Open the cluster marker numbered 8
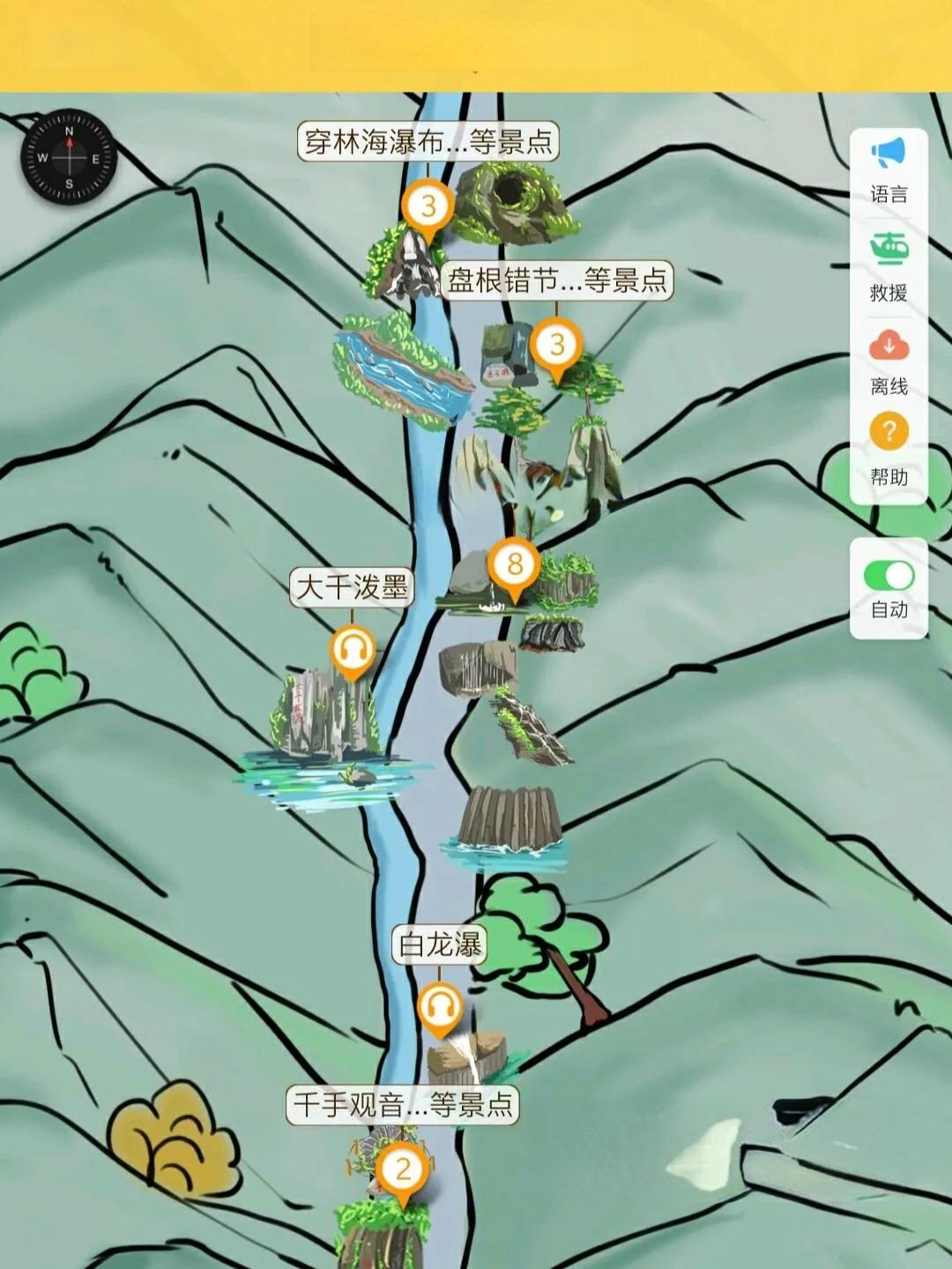Screen dimensions: 952x1269 tap(515, 564)
